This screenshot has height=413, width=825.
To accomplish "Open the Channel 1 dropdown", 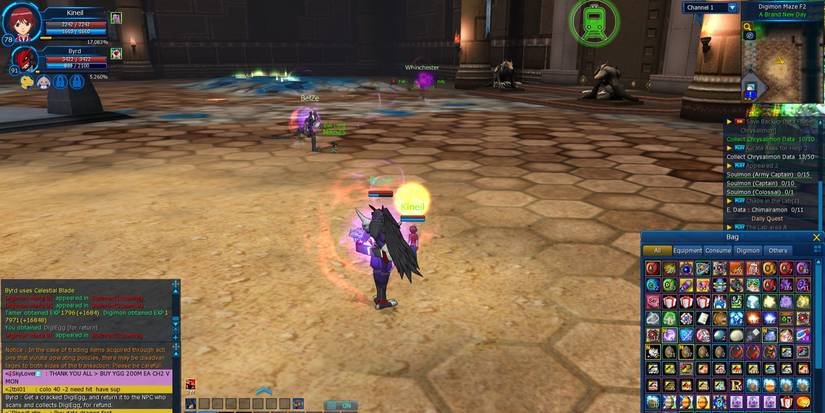I will [x=732, y=7].
